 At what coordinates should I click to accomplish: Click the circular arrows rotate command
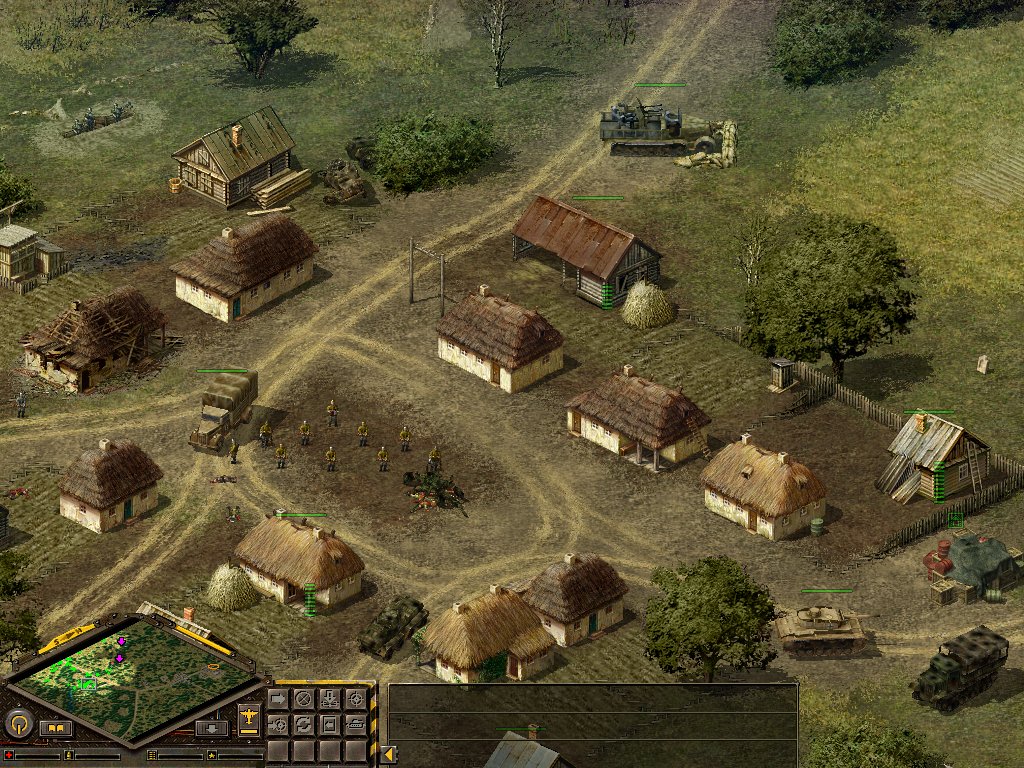(303, 724)
